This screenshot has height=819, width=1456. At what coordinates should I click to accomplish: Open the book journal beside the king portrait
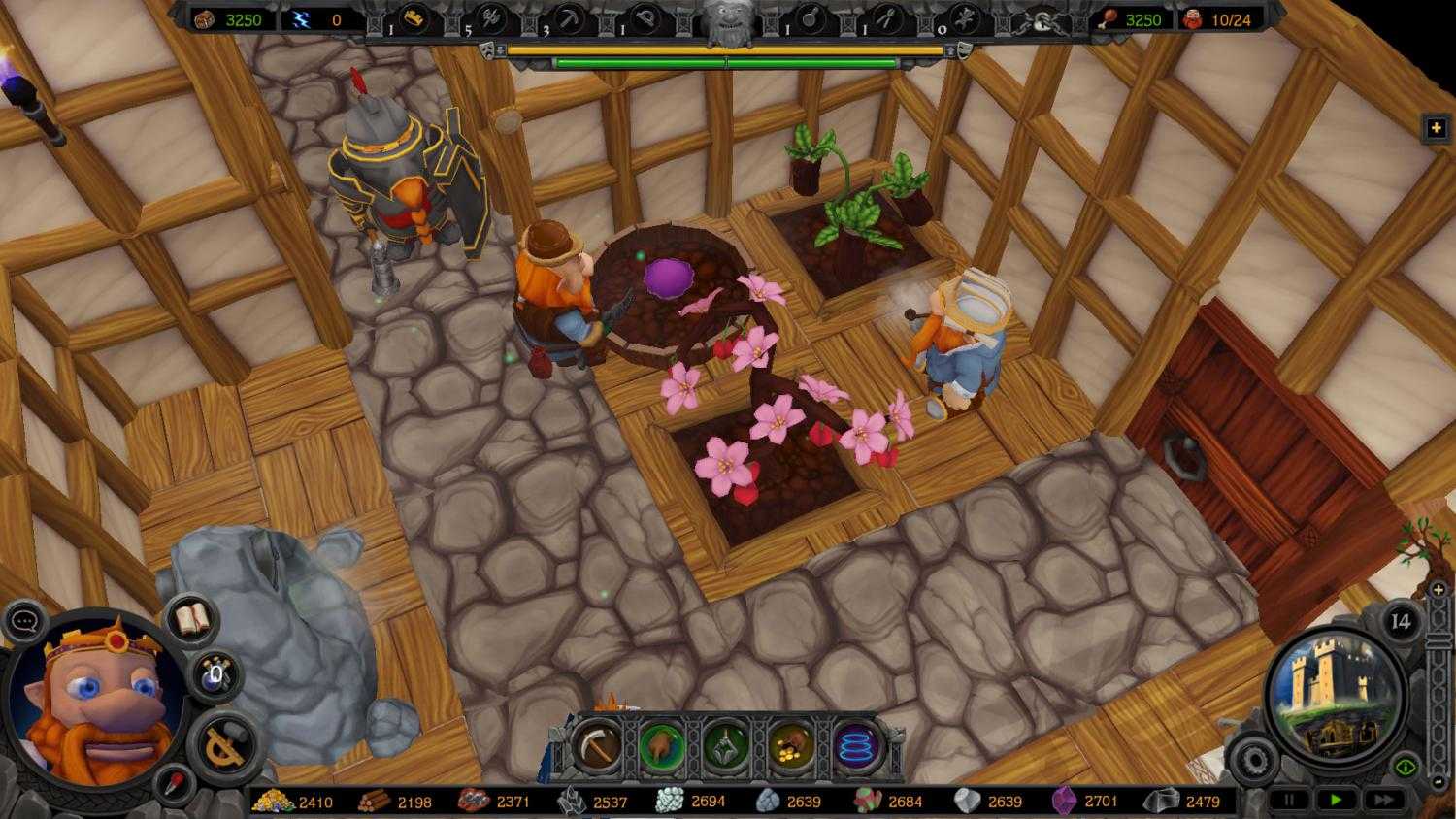[x=190, y=618]
